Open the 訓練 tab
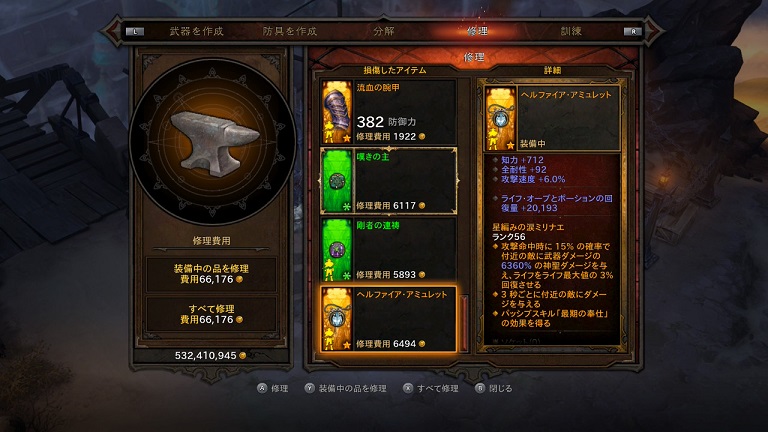The height and width of the screenshot is (432, 768). click(x=572, y=31)
